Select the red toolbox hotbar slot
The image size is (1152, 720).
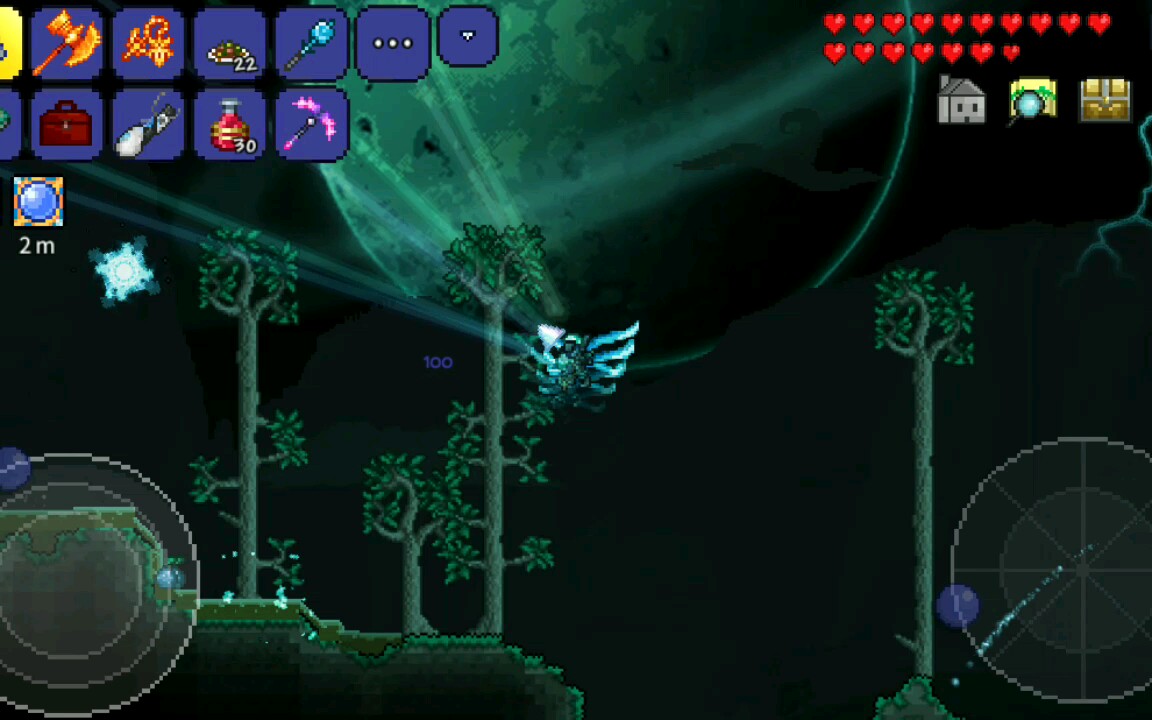point(67,124)
